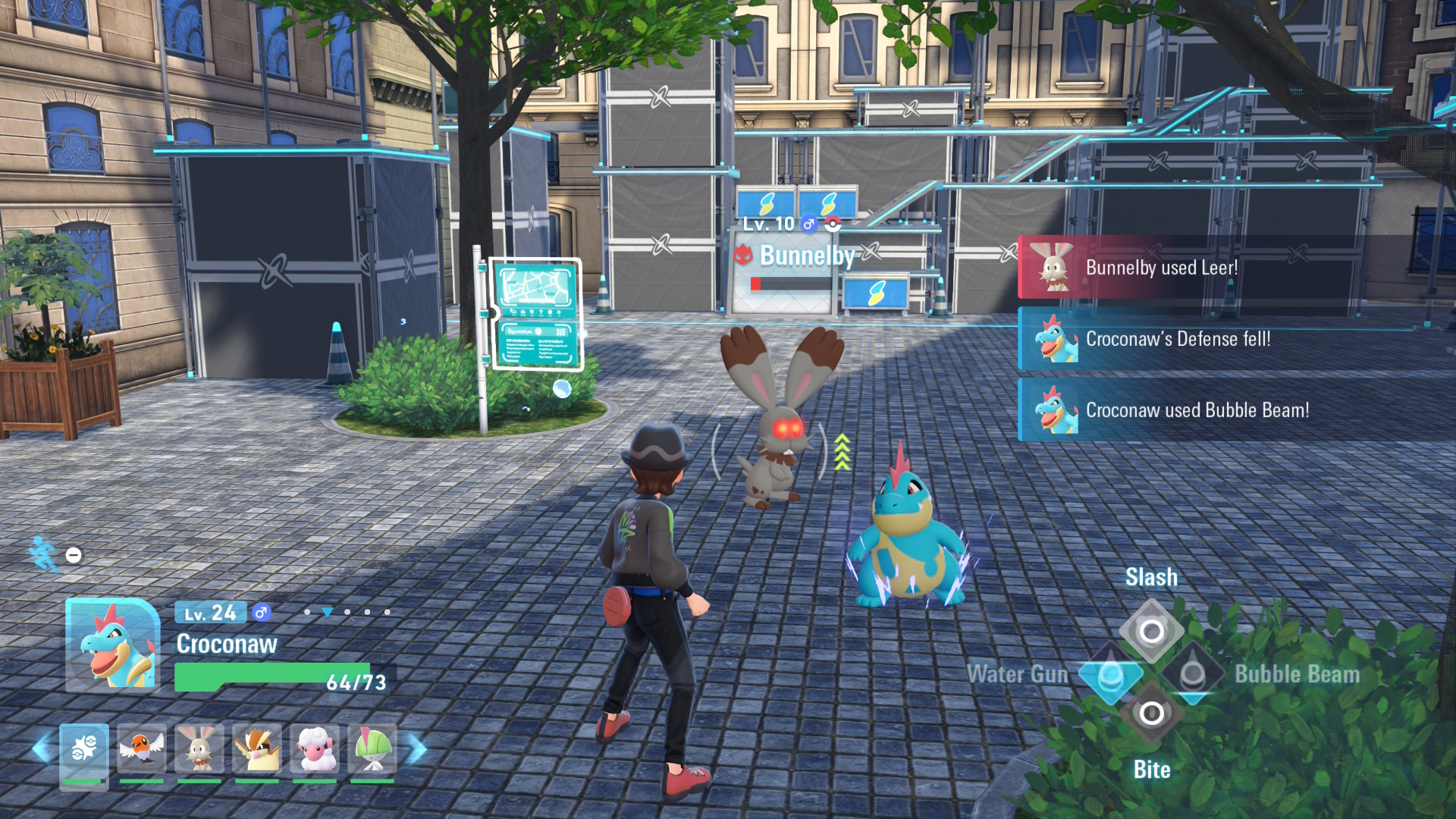
Task: Choose the Water Gun move
Action: (1111, 674)
